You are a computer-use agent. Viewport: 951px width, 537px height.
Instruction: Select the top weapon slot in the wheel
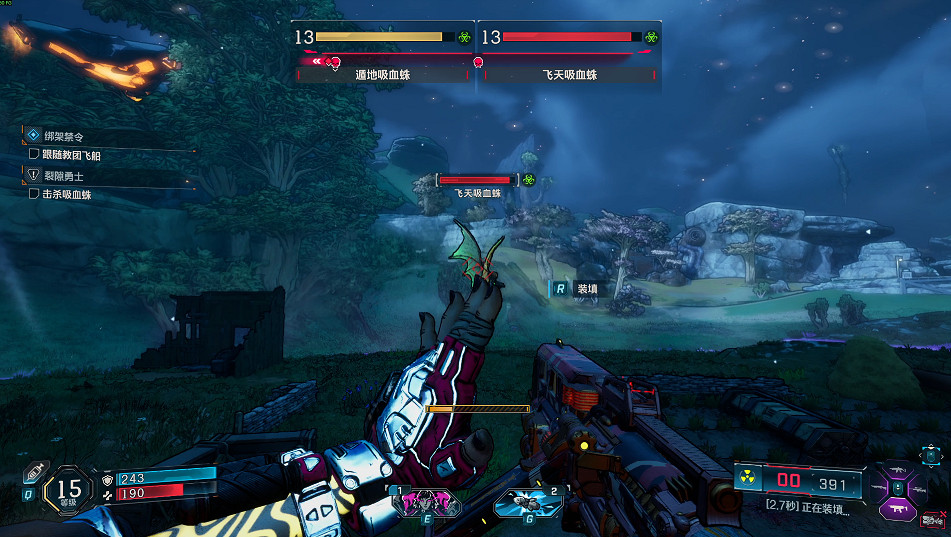point(898,467)
